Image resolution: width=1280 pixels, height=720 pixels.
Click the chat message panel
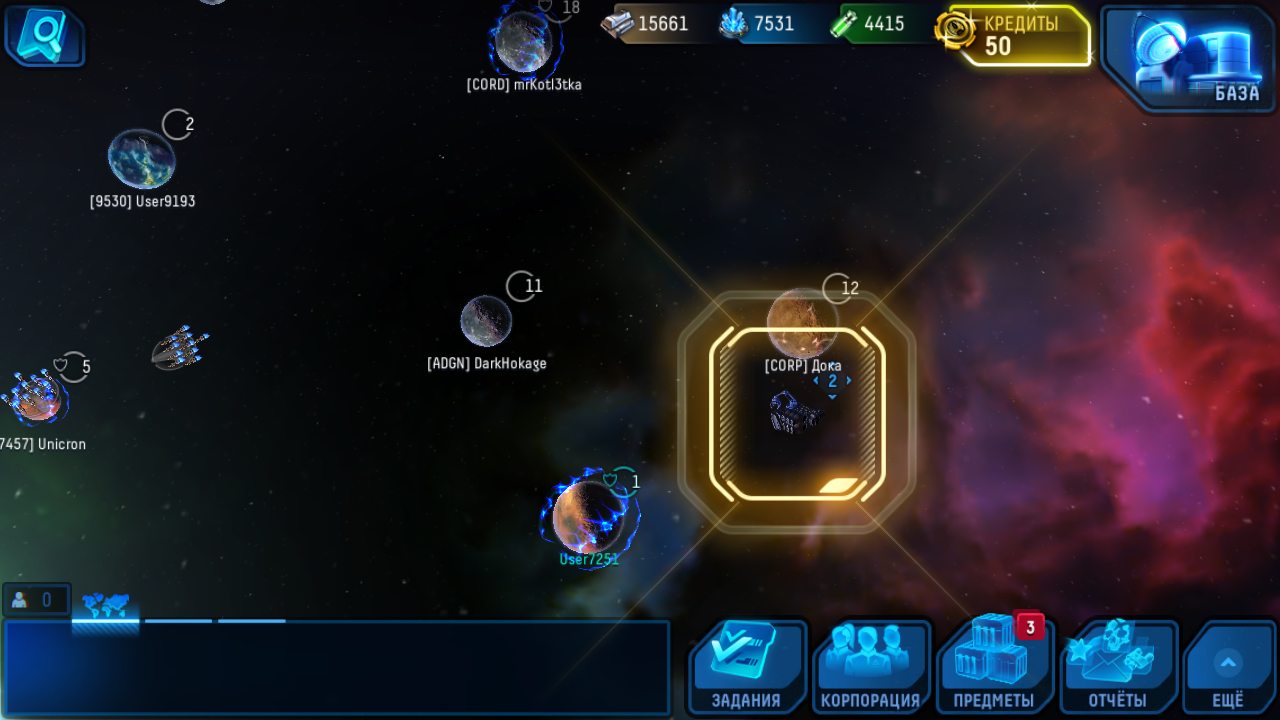(x=336, y=667)
